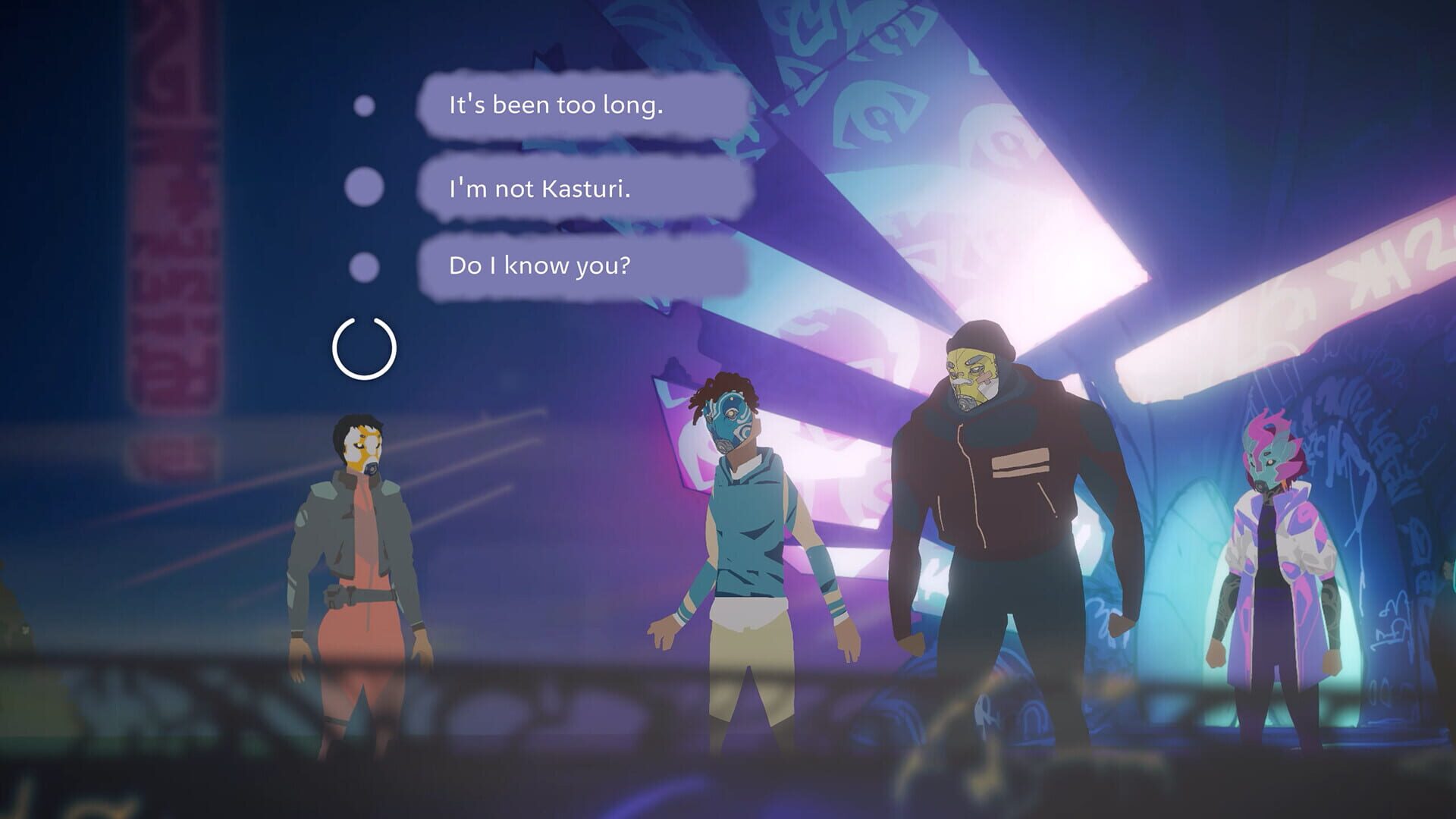This screenshot has height=819, width=1456.
Task: Open the topmost dialogue bubble
Action: (576, 106)
